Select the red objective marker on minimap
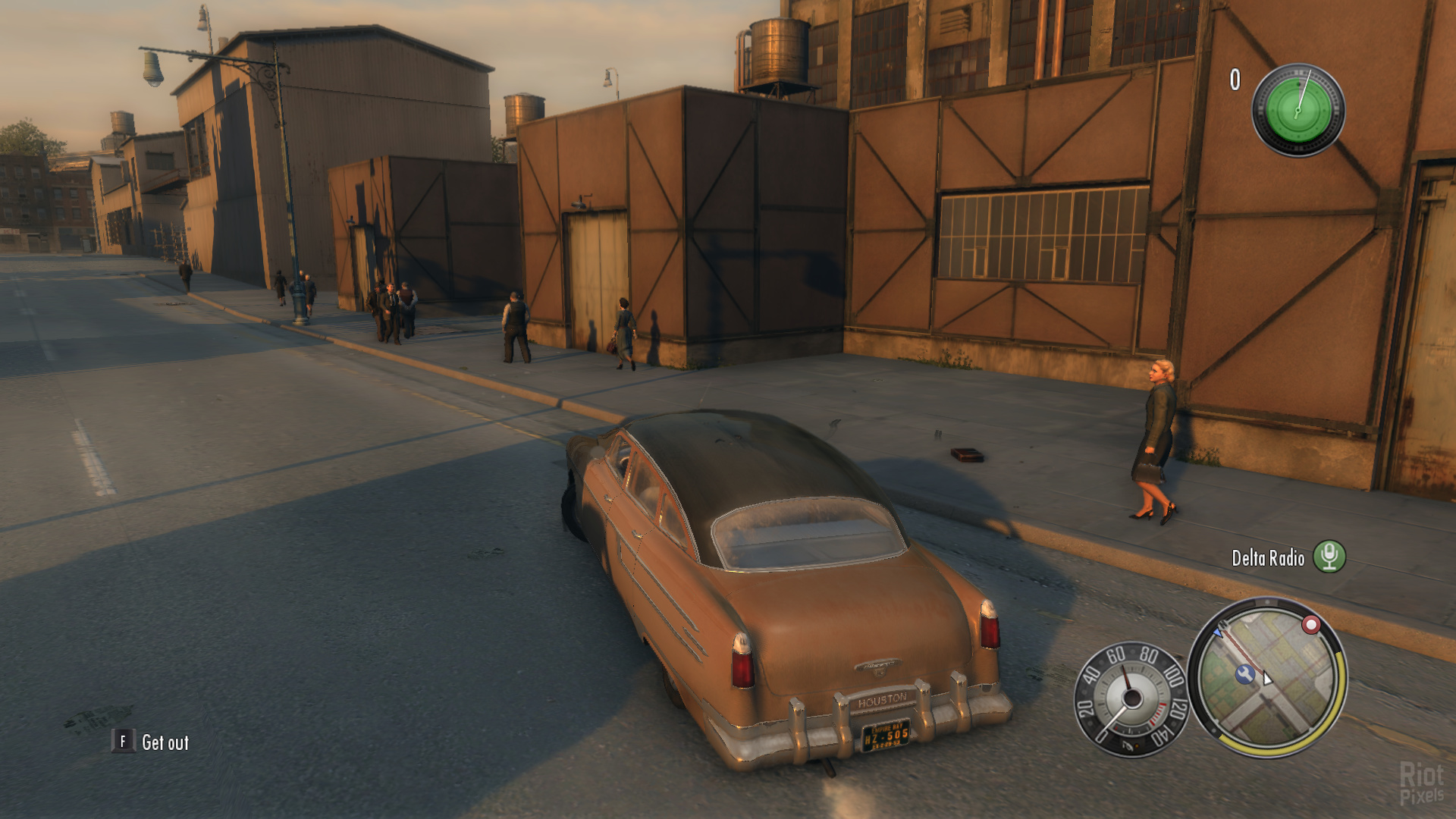Screen dimensions: 1456x819 pos(1310,625)
